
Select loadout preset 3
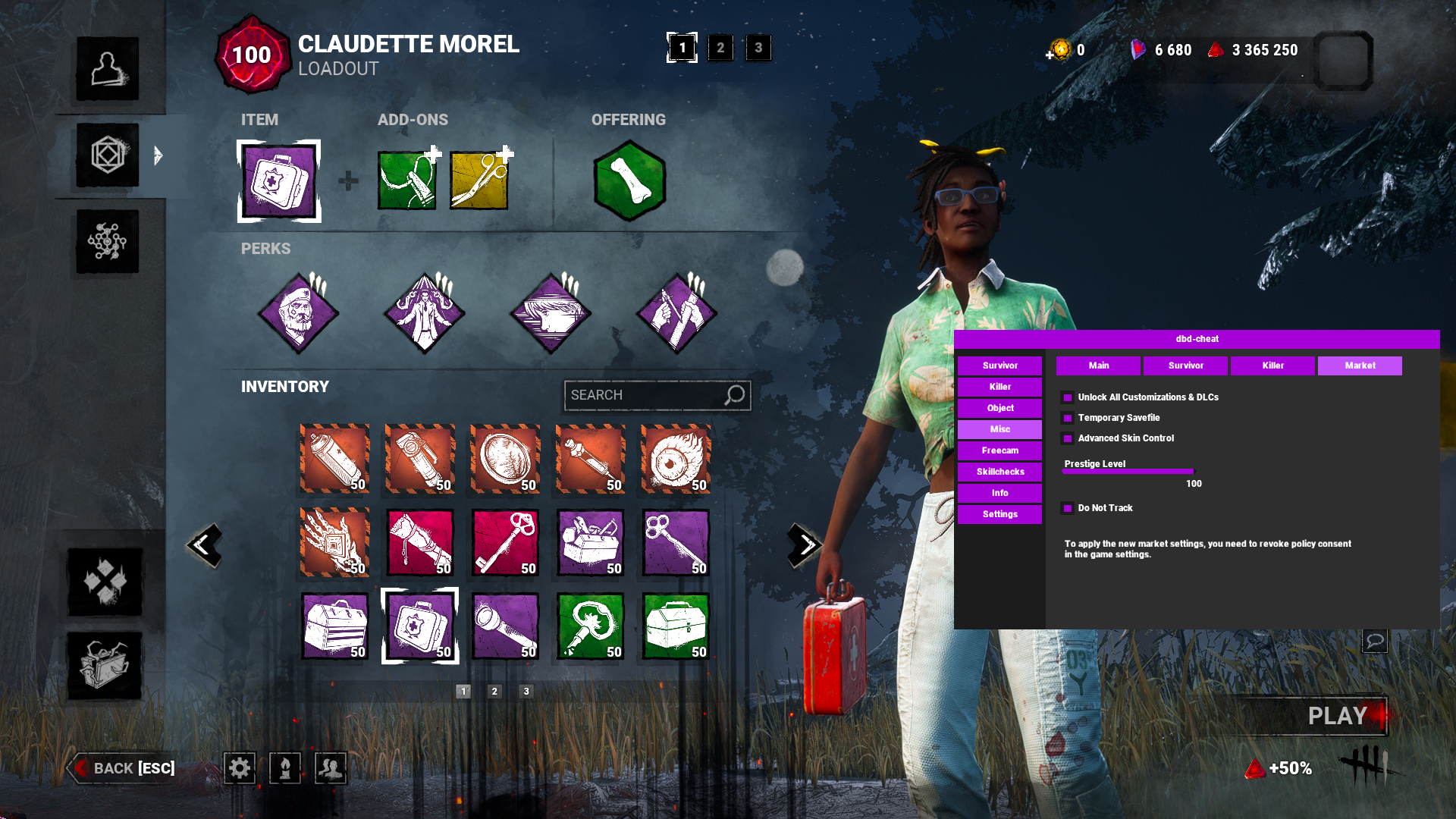click(x=758, y=48)
